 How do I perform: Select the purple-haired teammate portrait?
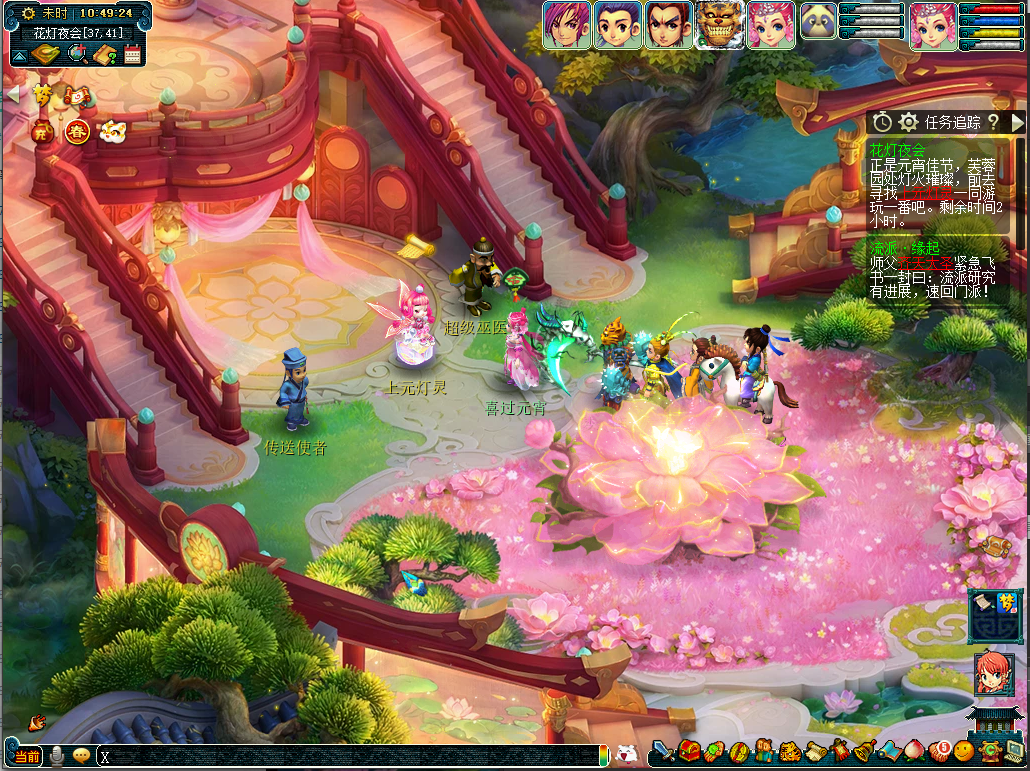coord(566,25)
